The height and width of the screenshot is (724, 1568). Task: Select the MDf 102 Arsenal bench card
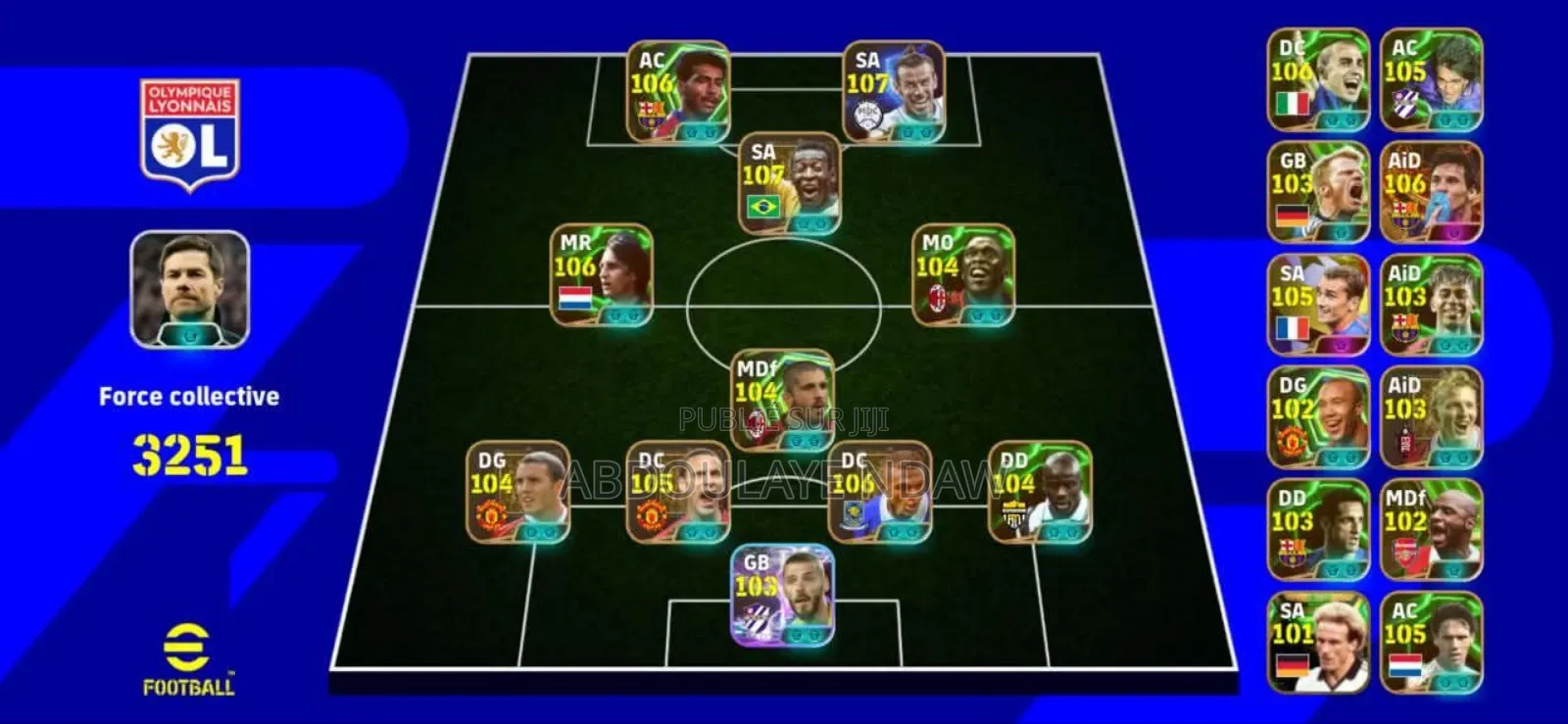(1426, 529)
